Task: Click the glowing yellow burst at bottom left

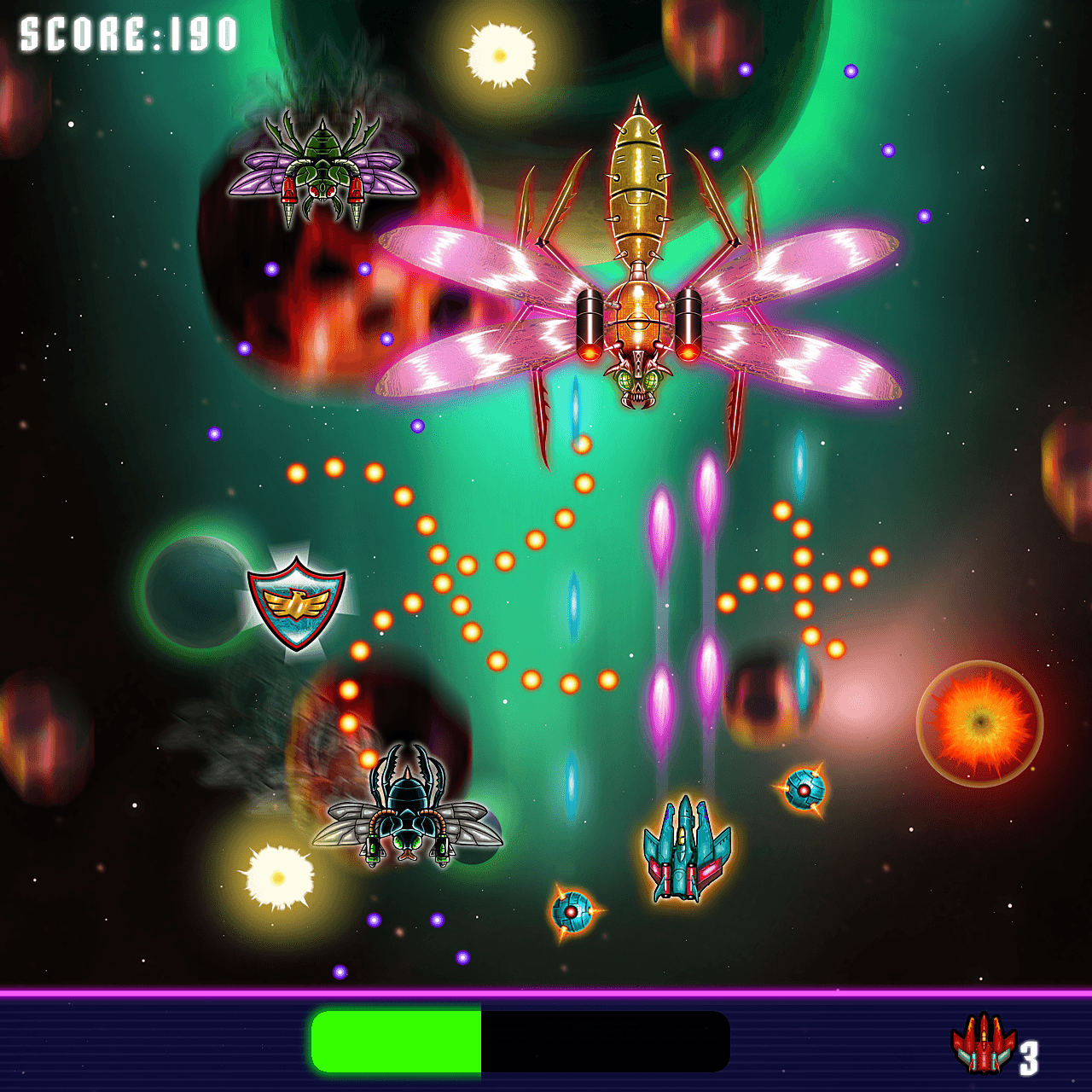Action: [277, 879]
